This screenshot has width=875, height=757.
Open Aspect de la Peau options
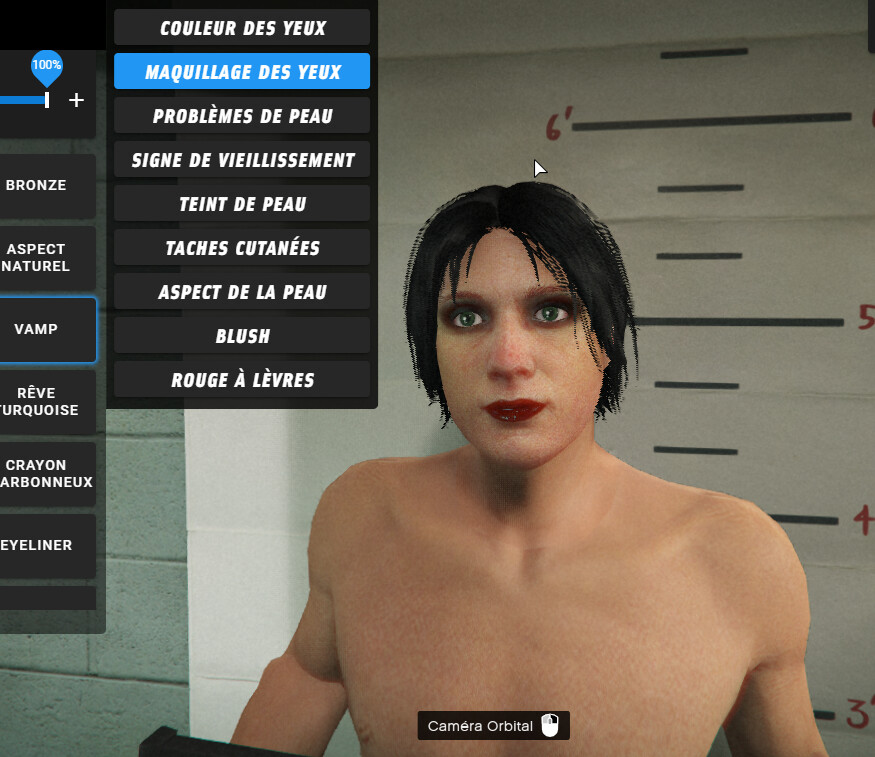tap(242, 292)
